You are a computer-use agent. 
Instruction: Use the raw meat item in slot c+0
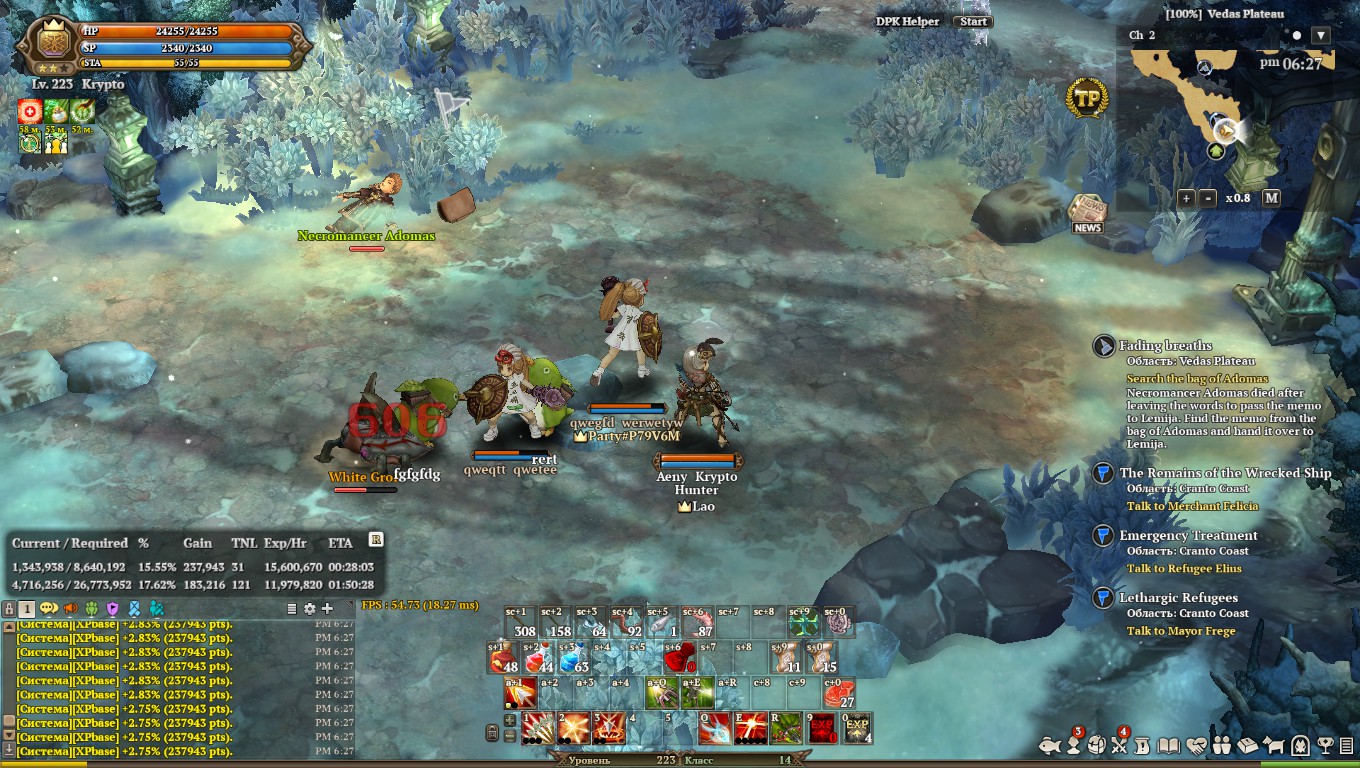point(839,693)
